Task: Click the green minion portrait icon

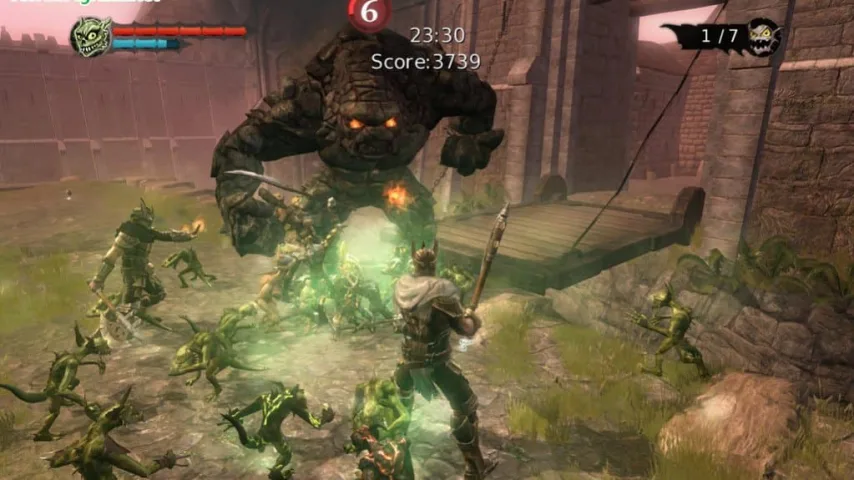Action: (91, 36)
